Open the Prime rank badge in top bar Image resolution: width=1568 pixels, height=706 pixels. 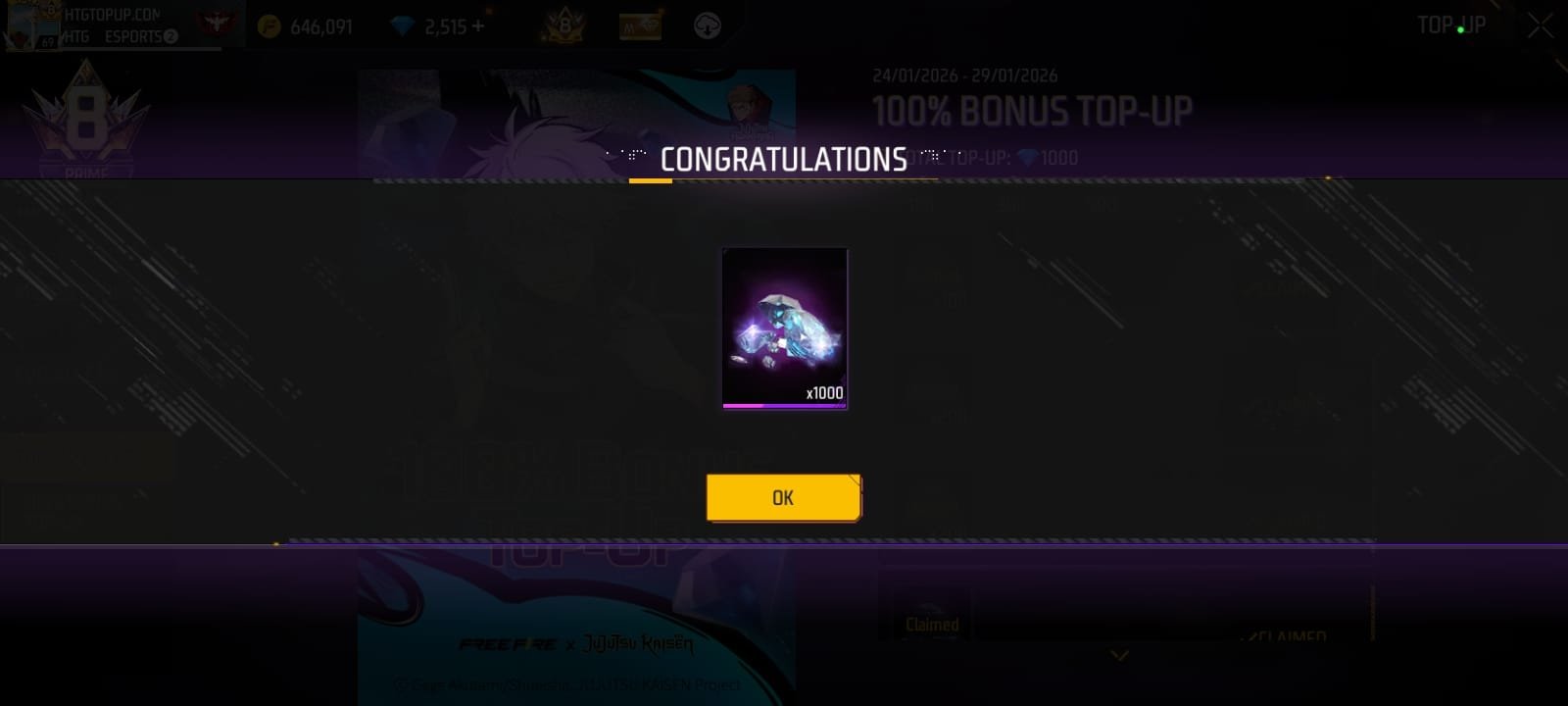(566, 25)
